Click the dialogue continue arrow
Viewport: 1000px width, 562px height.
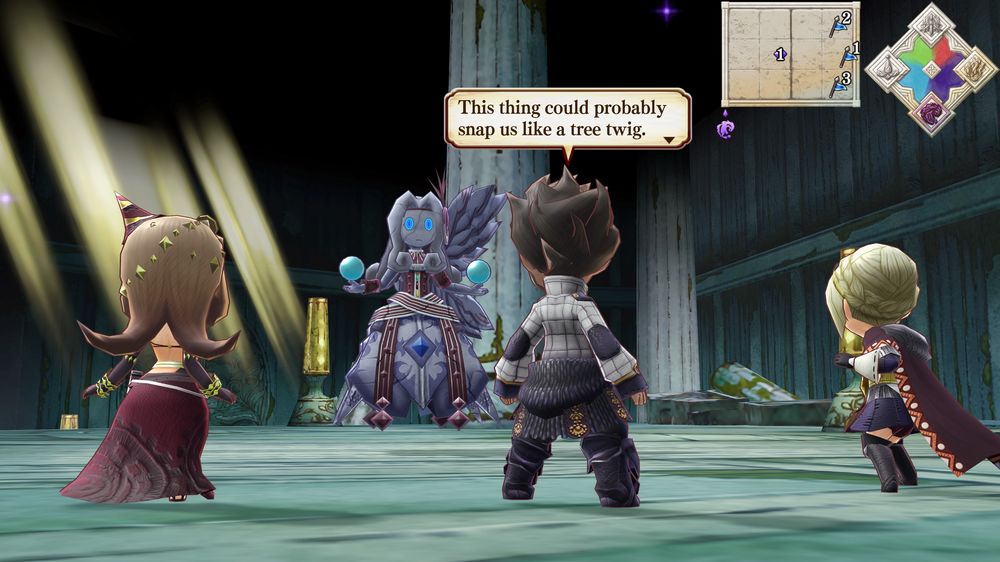[x=669, y=141]
